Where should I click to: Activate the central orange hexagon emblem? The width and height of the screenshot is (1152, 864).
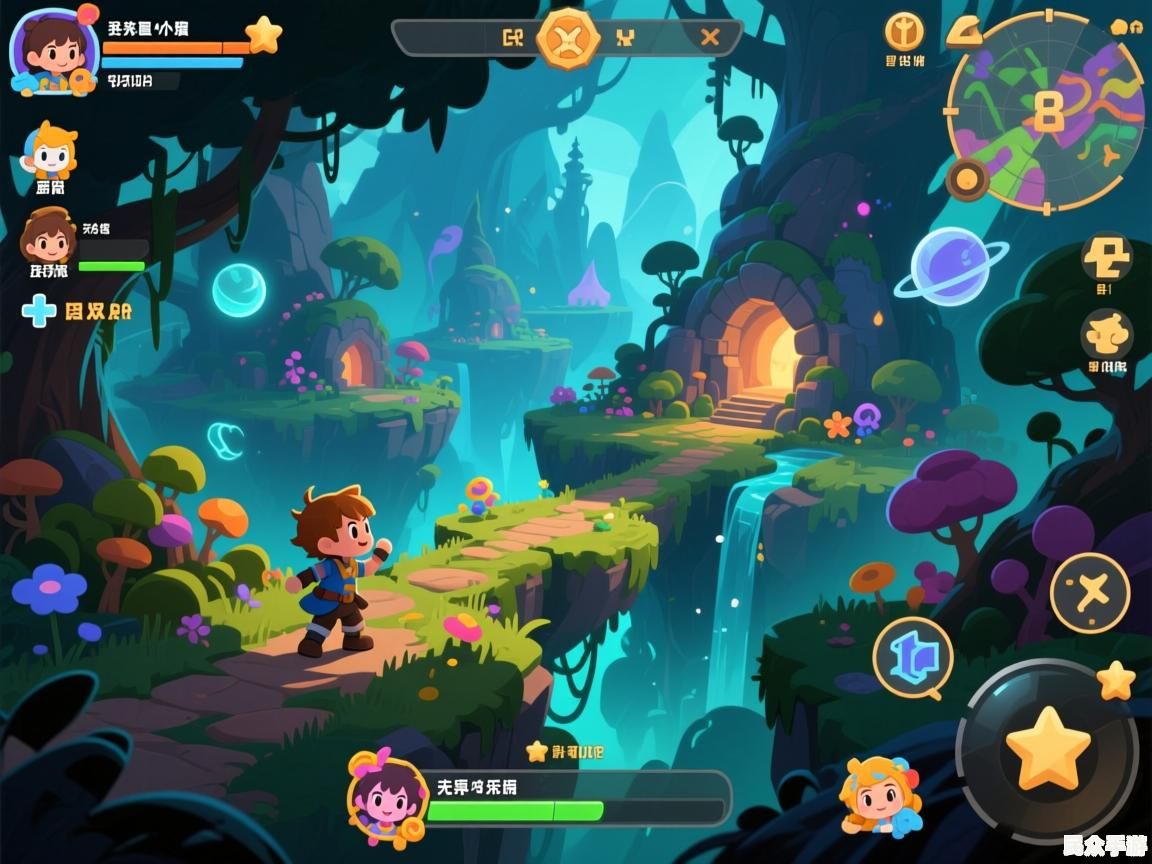(x=568, y=38)
